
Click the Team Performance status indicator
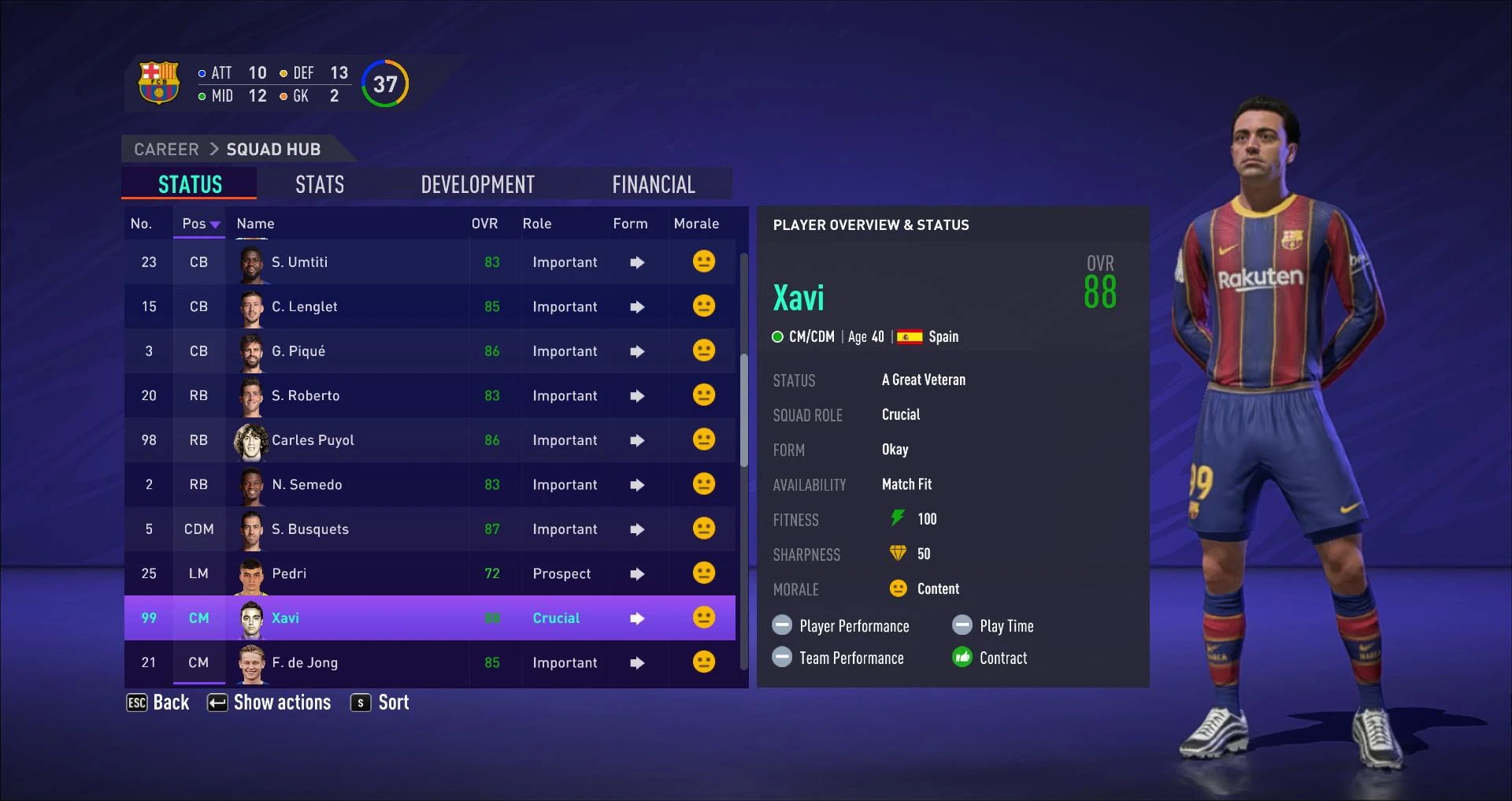[782, 657]
